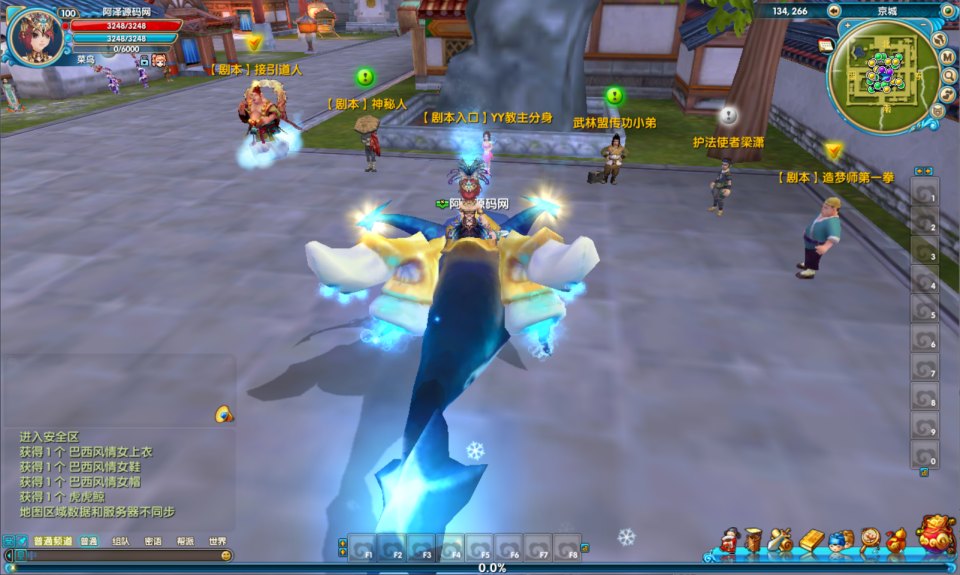Viewport: 960px width, 575px height.
Task: Open the large lucky treasure bag
Action: tap(936, 536)
